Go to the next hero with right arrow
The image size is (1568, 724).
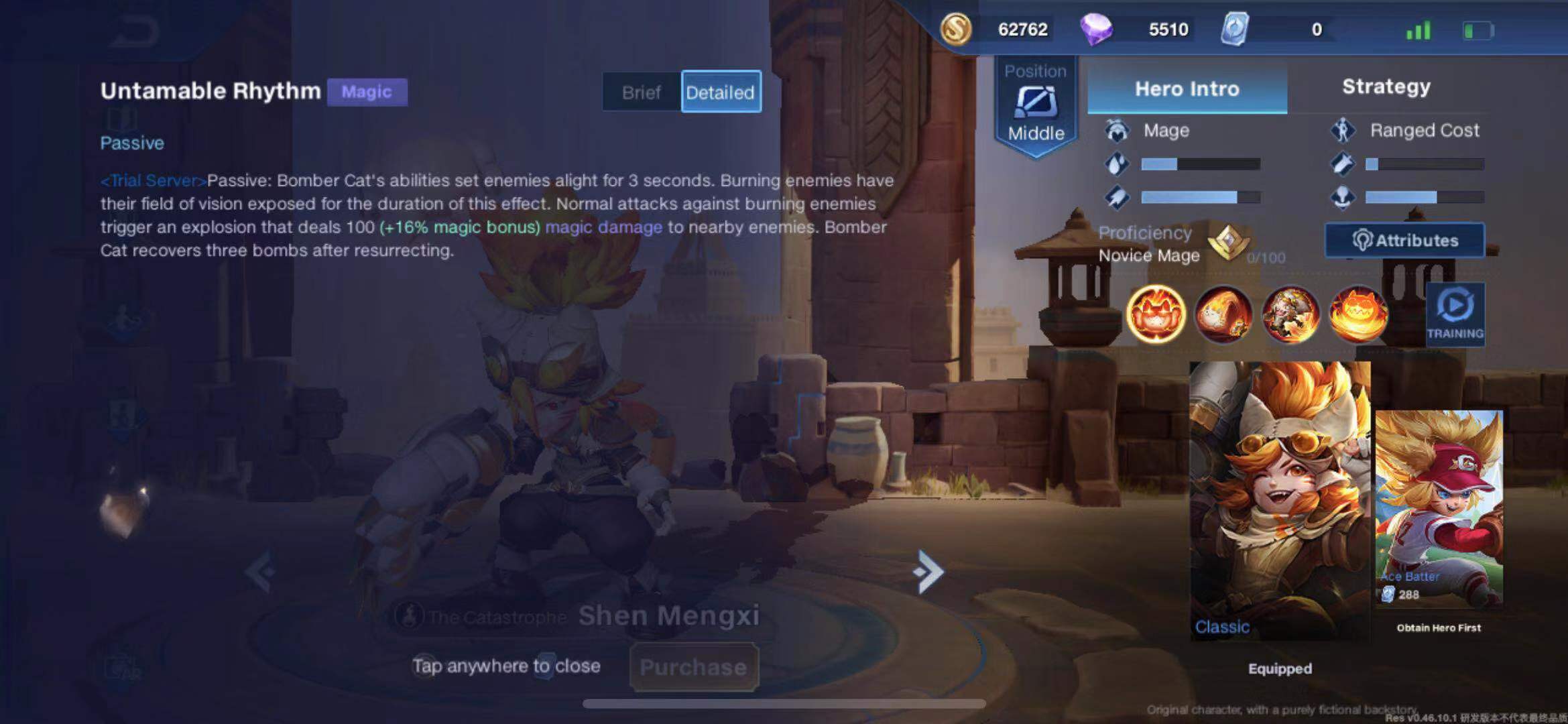(x=929, y=572)
